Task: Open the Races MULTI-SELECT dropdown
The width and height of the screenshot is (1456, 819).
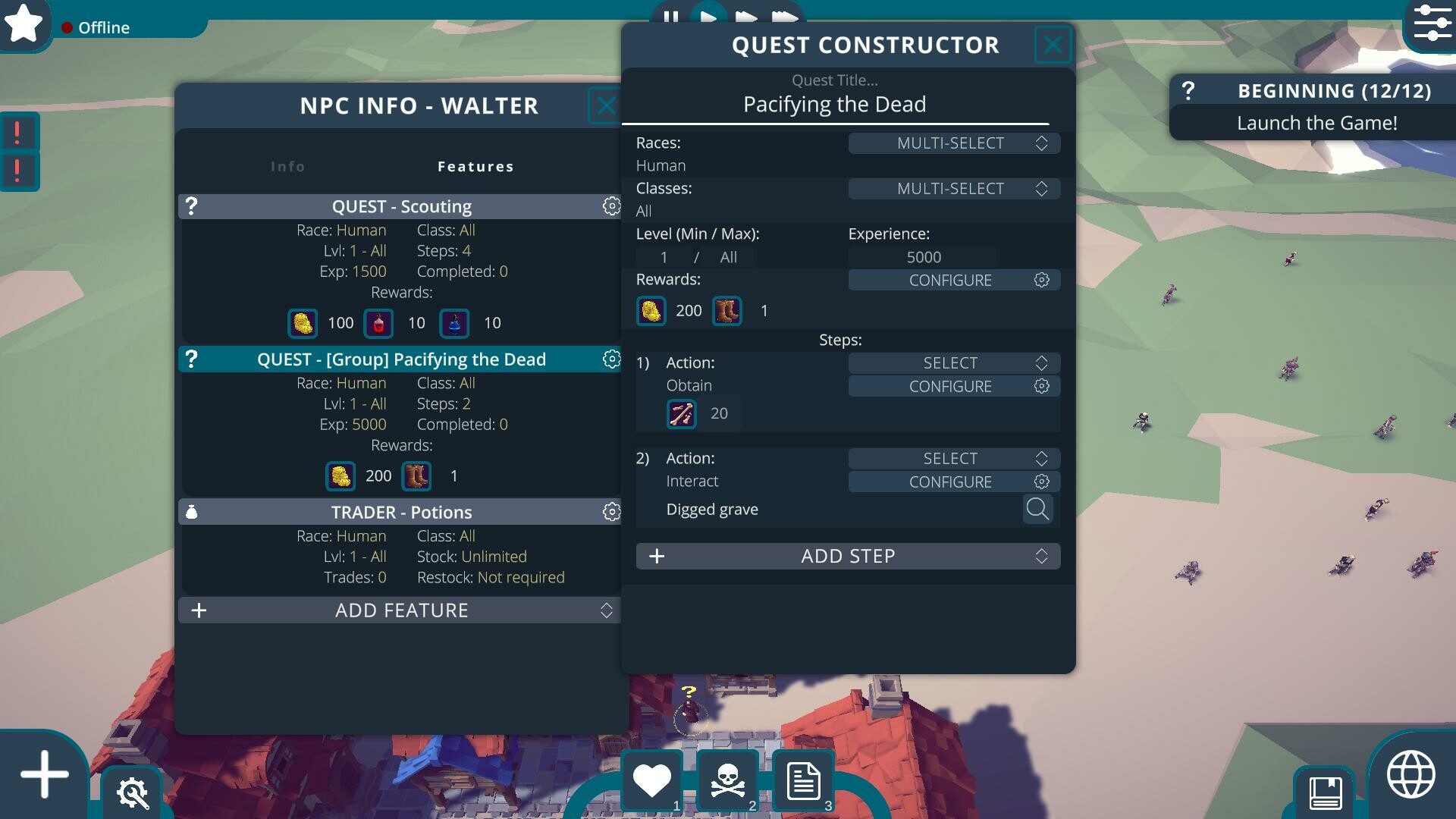Action: pyautogui.click(x=955, y=143)
